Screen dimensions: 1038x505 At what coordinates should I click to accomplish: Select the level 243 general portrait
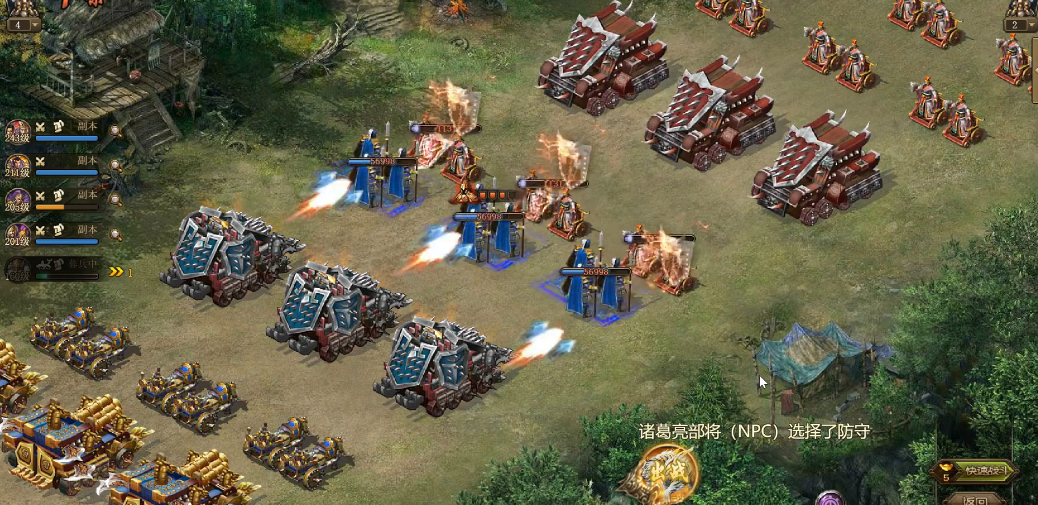pos(17,132)
